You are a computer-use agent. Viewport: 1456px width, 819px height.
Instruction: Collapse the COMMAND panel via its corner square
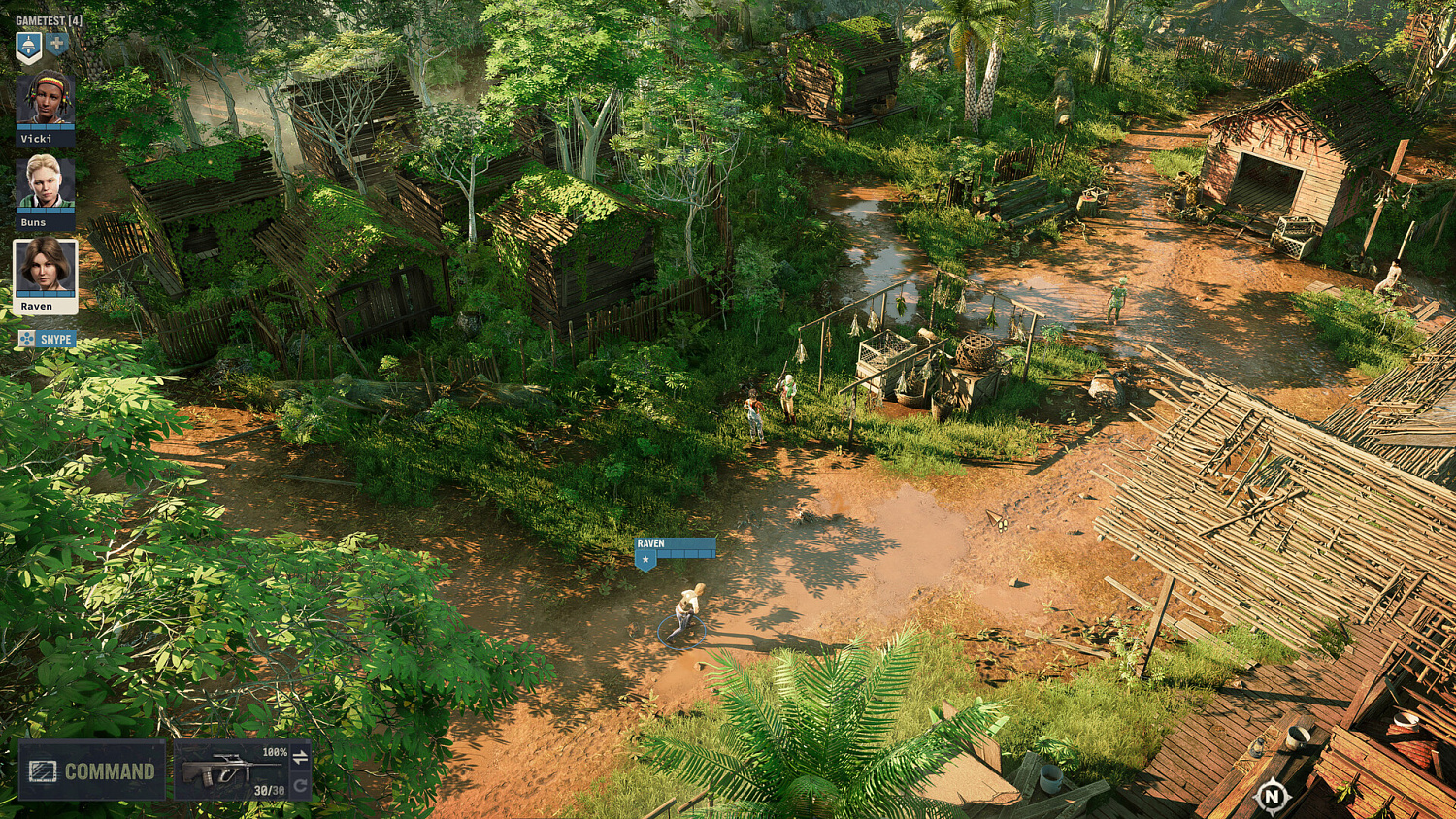point(162,741)
